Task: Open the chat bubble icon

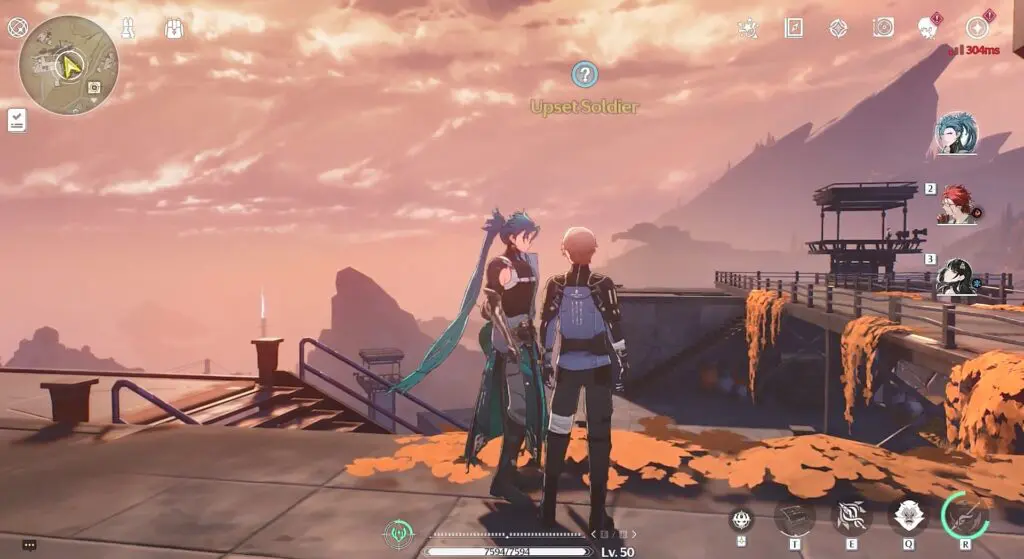Action: pyautogui.click(x=29, y=545)
